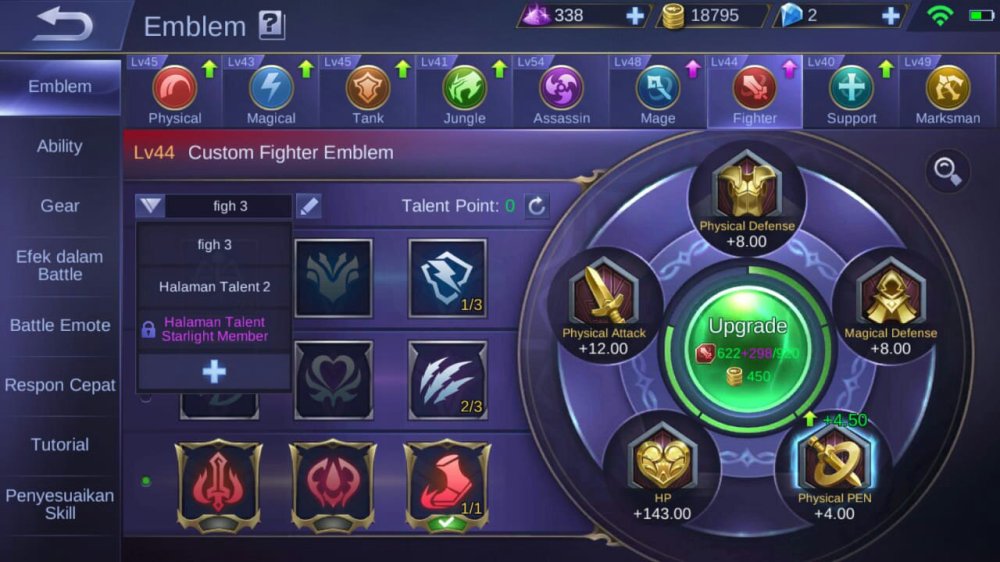The image size is (1000, 562).
Task: Go back with the return arrow
Action: click(x=62, y=26)
